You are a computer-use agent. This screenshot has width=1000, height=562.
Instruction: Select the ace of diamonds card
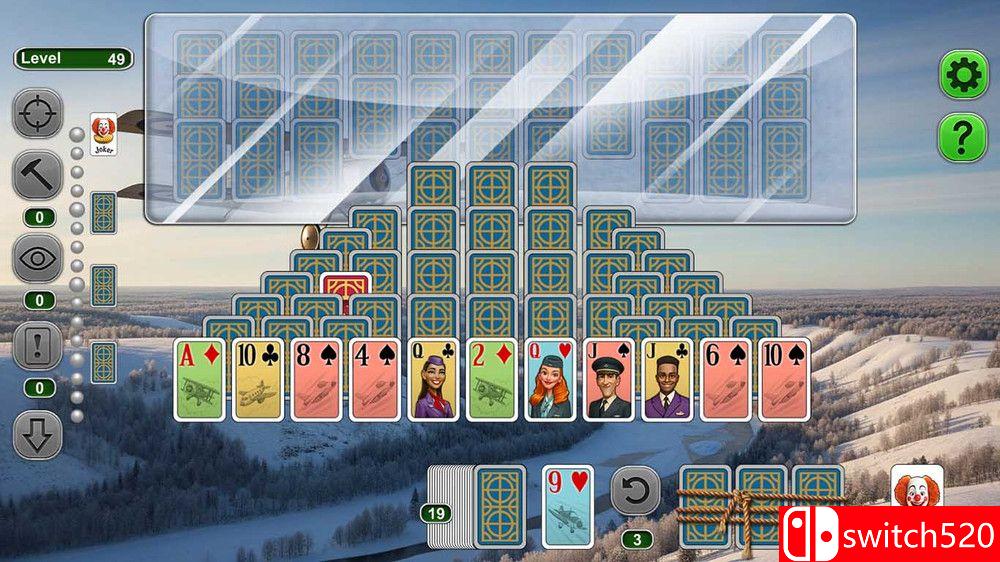pyautogui.click(x=200, y=379)
